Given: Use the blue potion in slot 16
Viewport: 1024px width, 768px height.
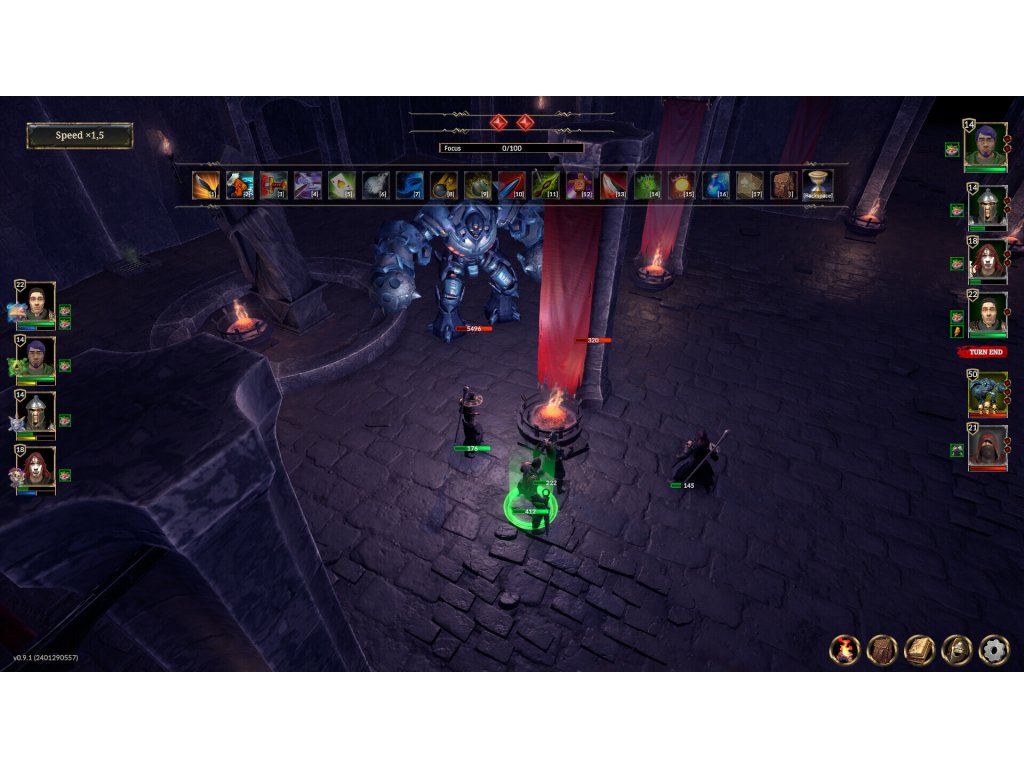Looking at the screenshot, I should [x=716, y=185].
